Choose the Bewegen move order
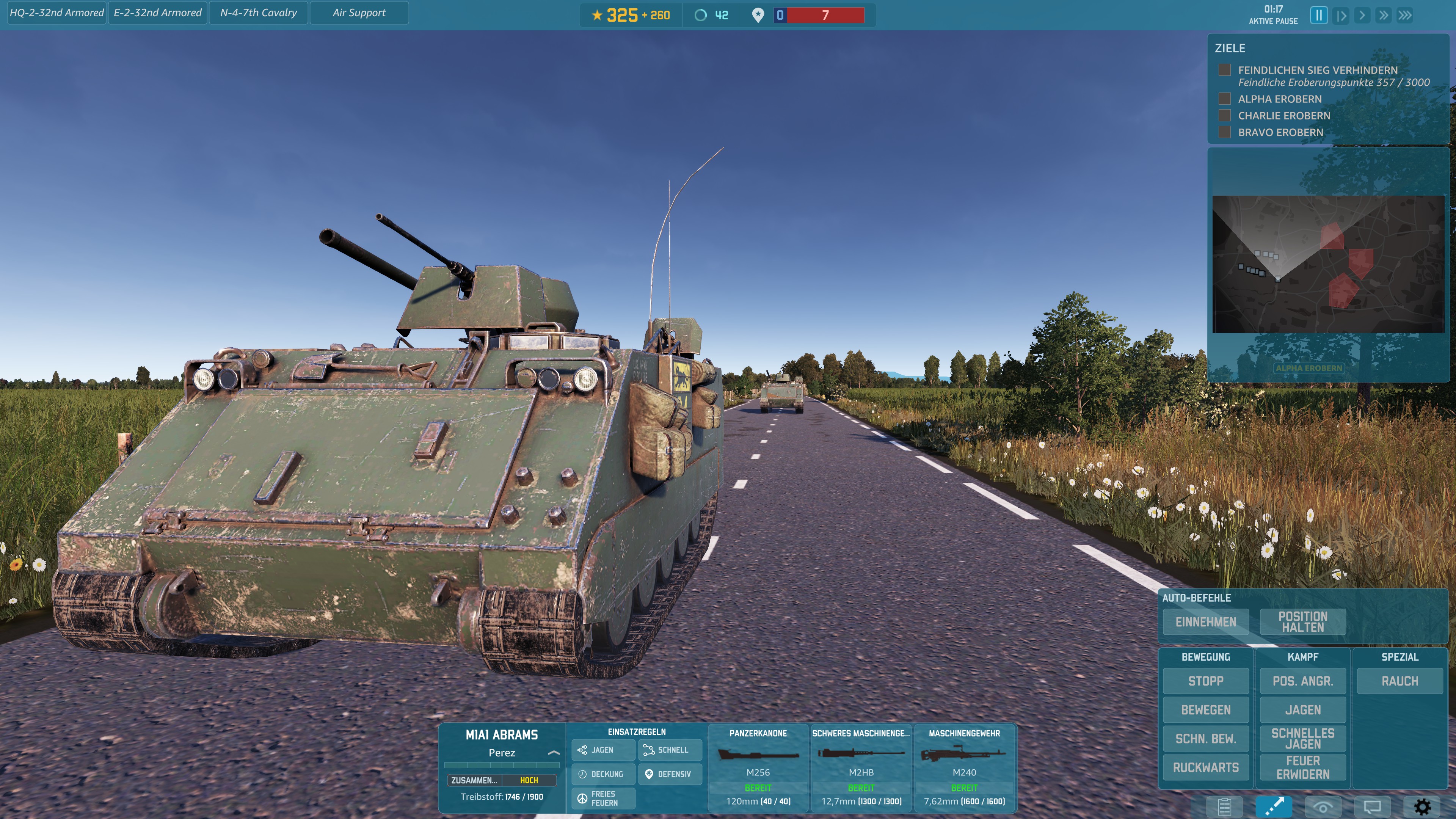 pyautogui.click(x=1206, y=710)
